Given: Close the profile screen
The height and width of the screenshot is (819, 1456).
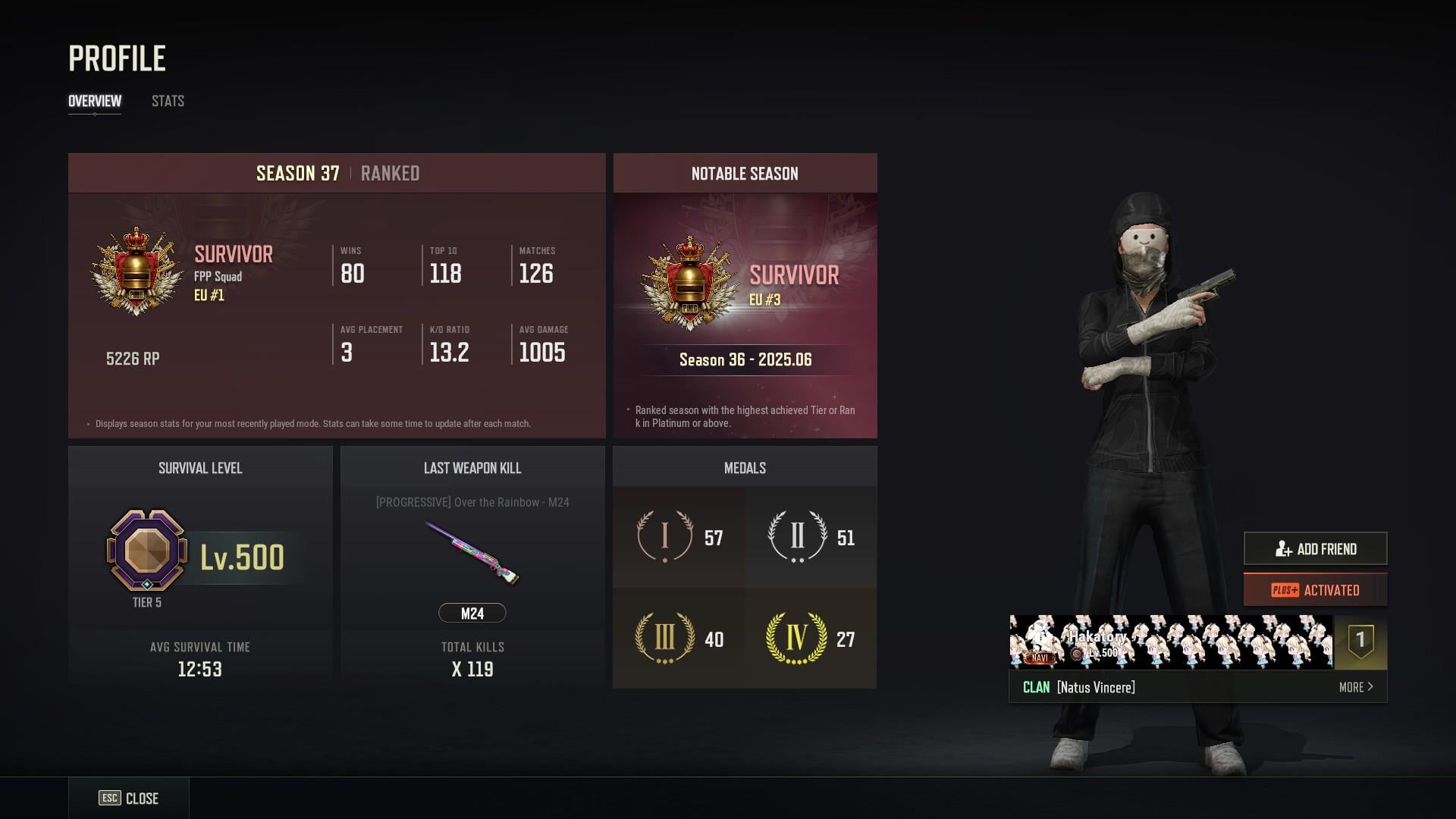Looking at the screenshot, I should click(129, 798).
